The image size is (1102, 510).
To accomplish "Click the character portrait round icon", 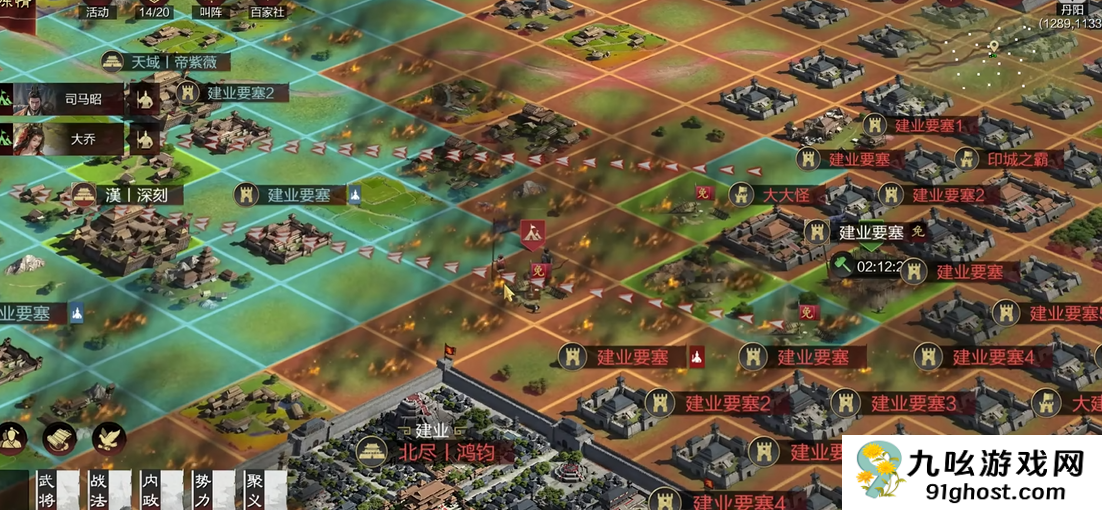I will click(12, 438).
